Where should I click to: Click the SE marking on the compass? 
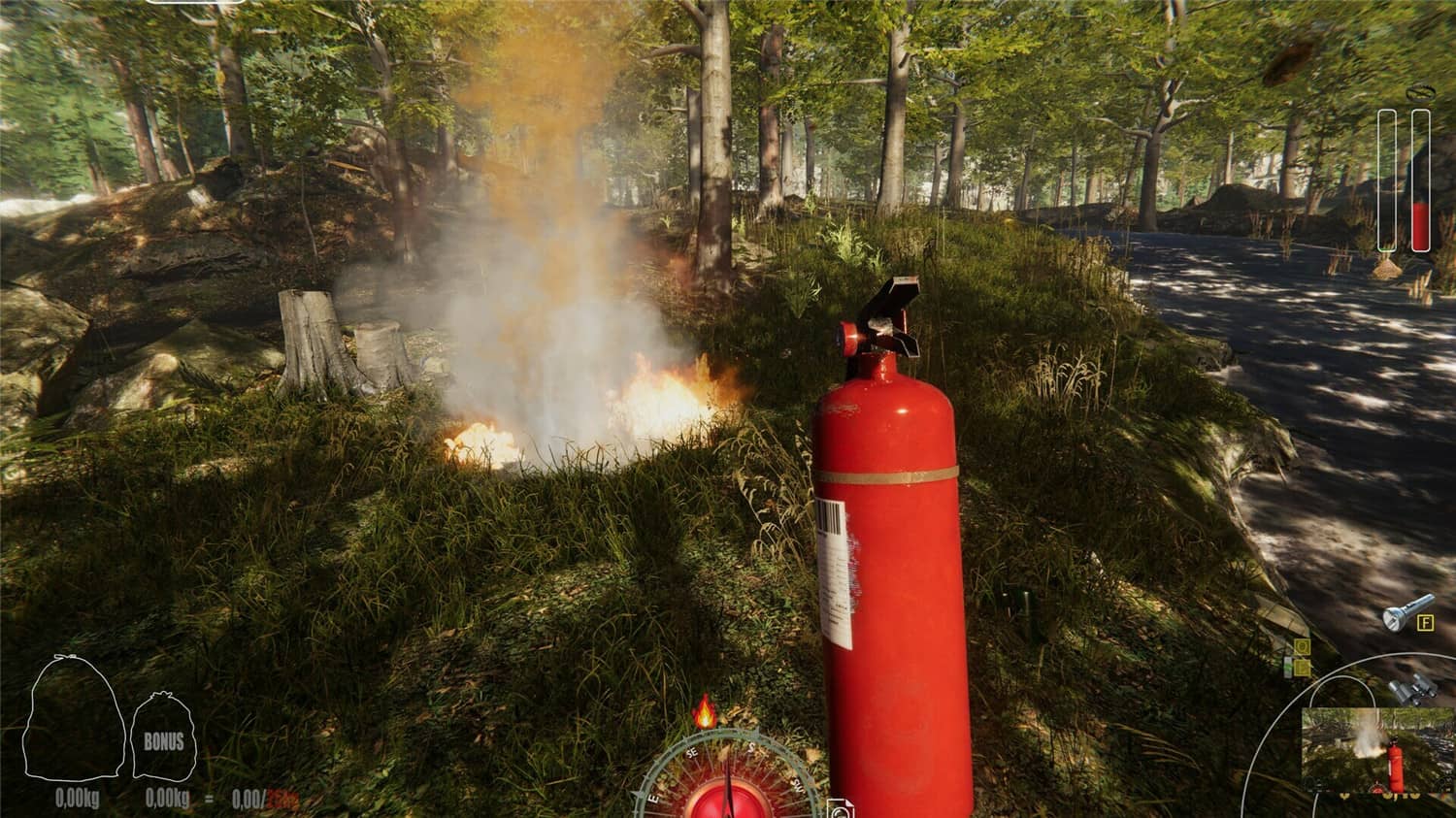(x=691, y=753)
